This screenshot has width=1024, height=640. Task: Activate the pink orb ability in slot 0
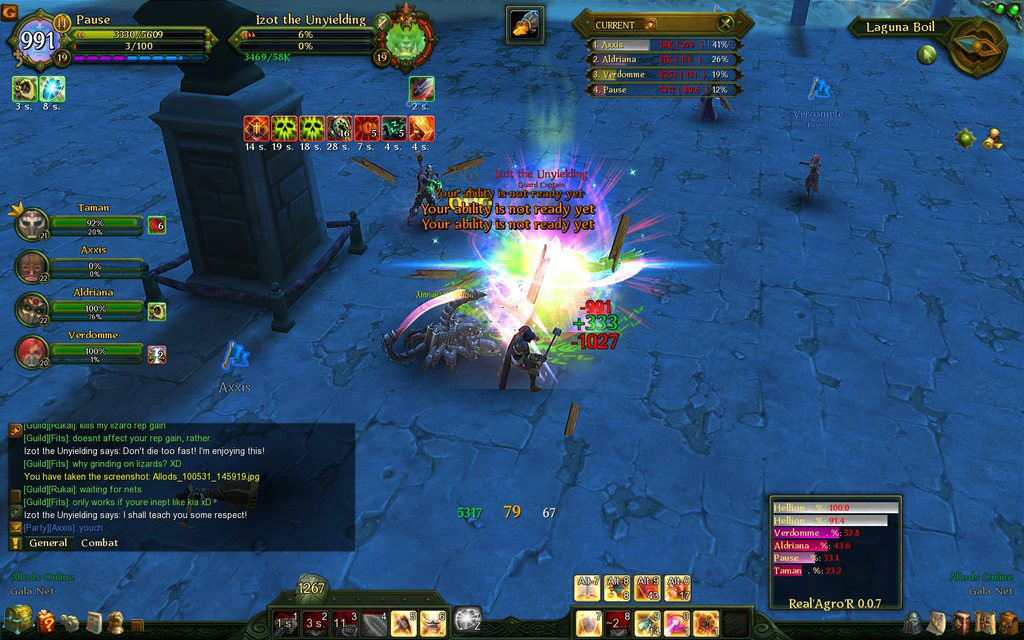pos(677,622)
